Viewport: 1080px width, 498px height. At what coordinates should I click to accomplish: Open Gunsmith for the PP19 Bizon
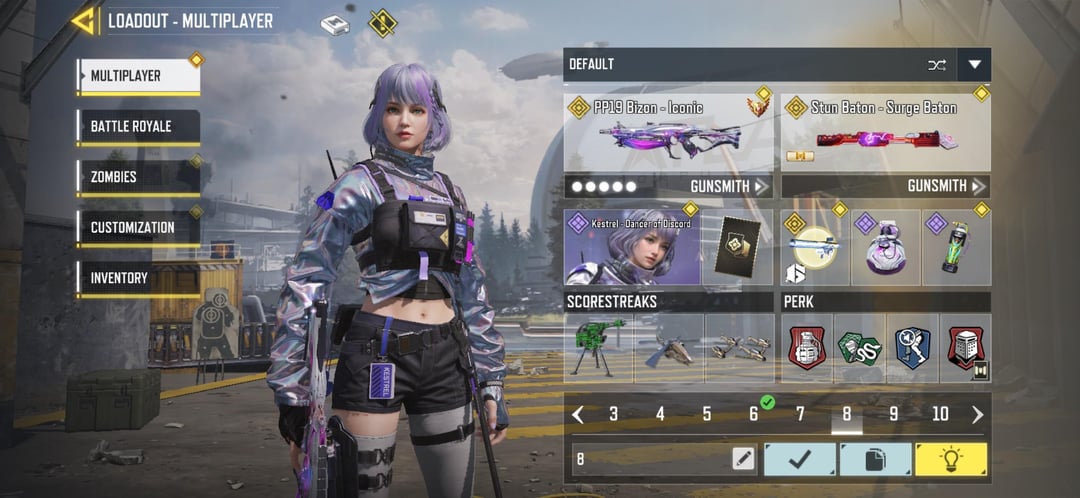pyautogui.click(x=729, y=186)
